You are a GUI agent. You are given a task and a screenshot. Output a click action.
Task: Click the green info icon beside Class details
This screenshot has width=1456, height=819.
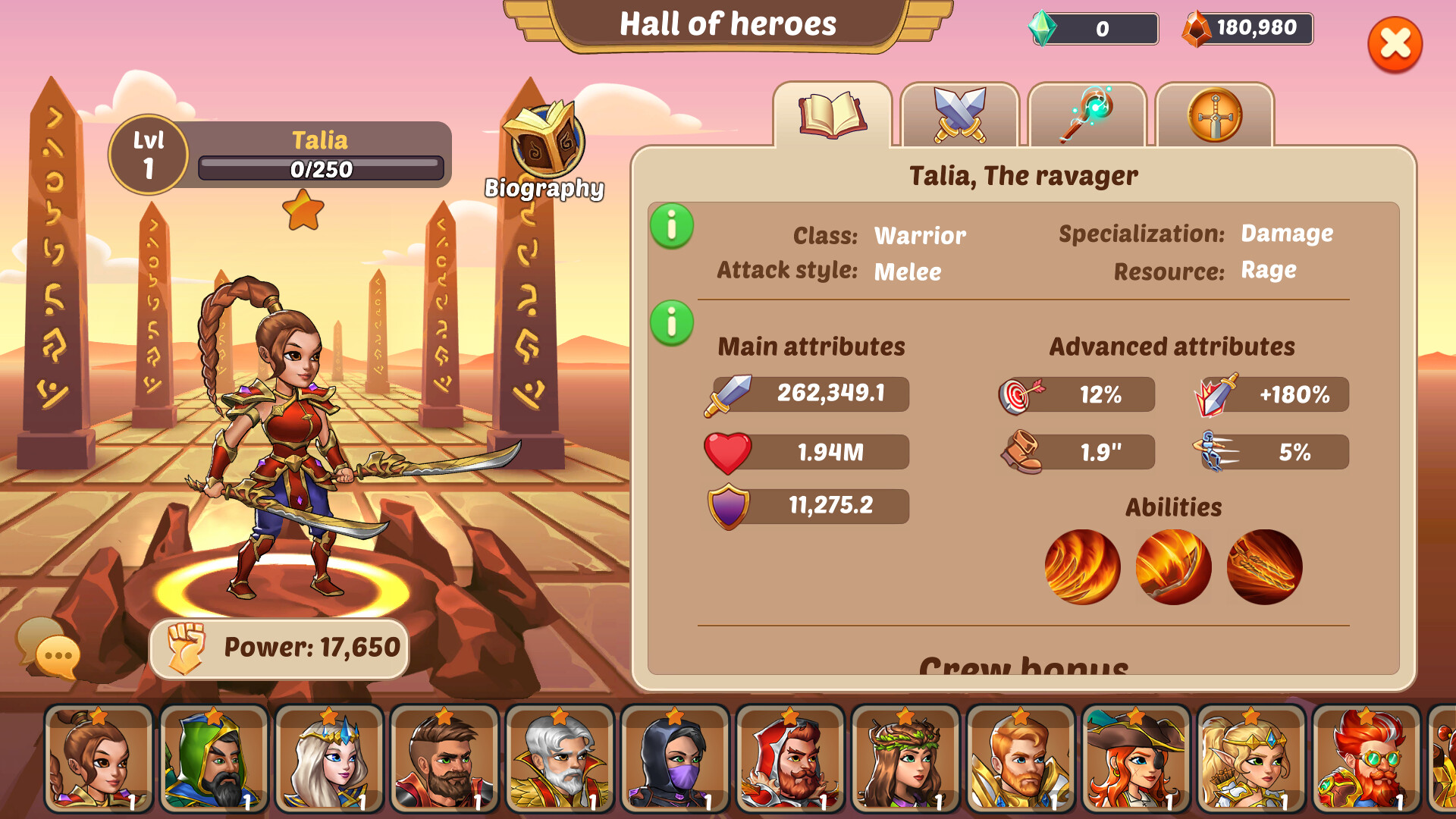[x=670, y=225]
